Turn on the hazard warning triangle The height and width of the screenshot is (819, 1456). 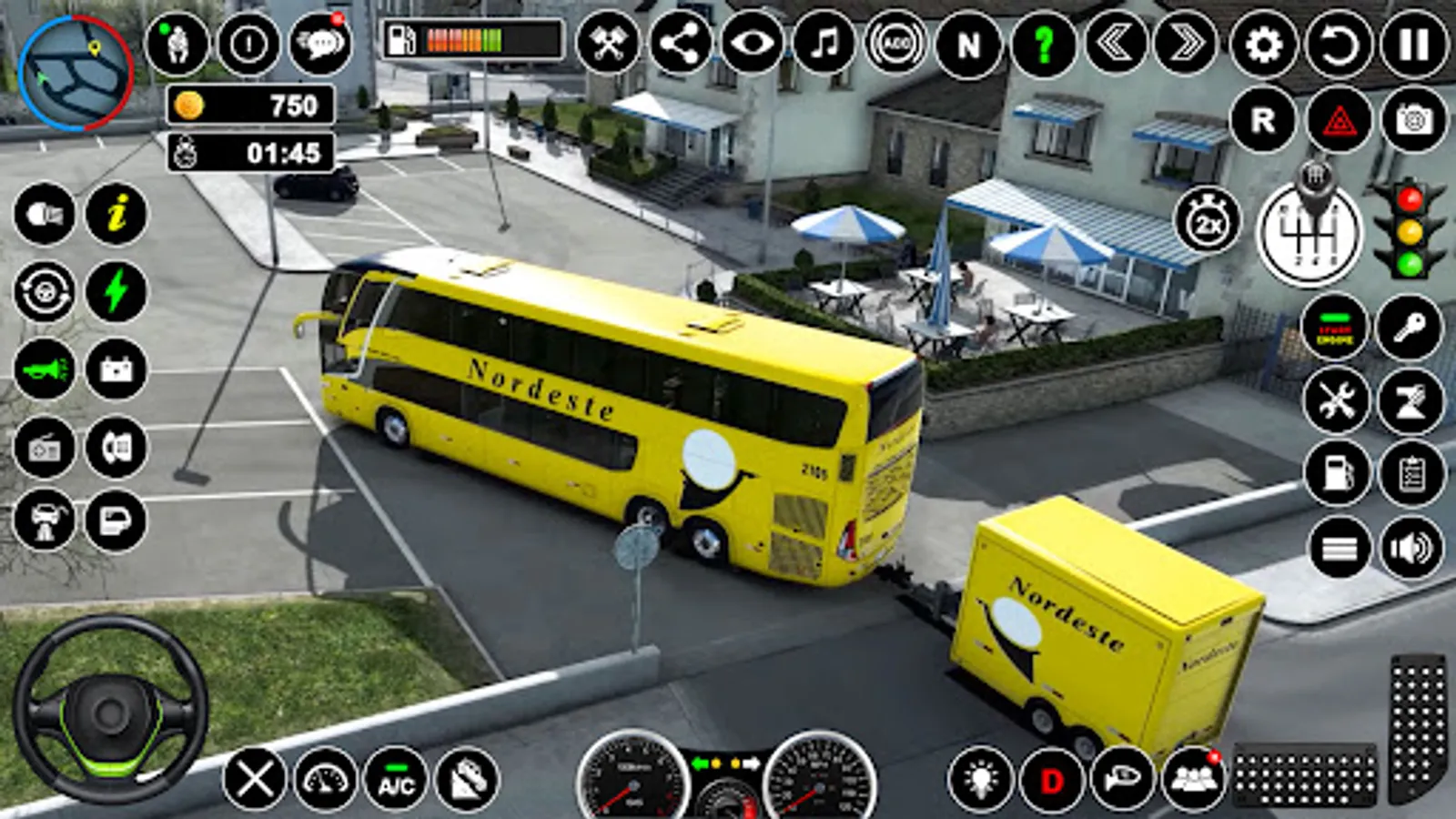[x=1339, y=120]
